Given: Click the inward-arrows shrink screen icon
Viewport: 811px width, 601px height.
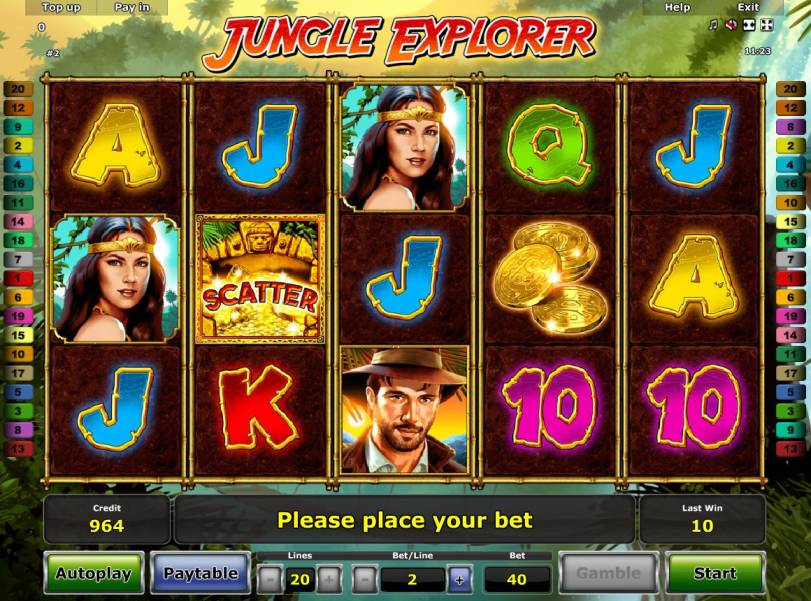Looking at the screenshot, I should (x=748, y=24).
